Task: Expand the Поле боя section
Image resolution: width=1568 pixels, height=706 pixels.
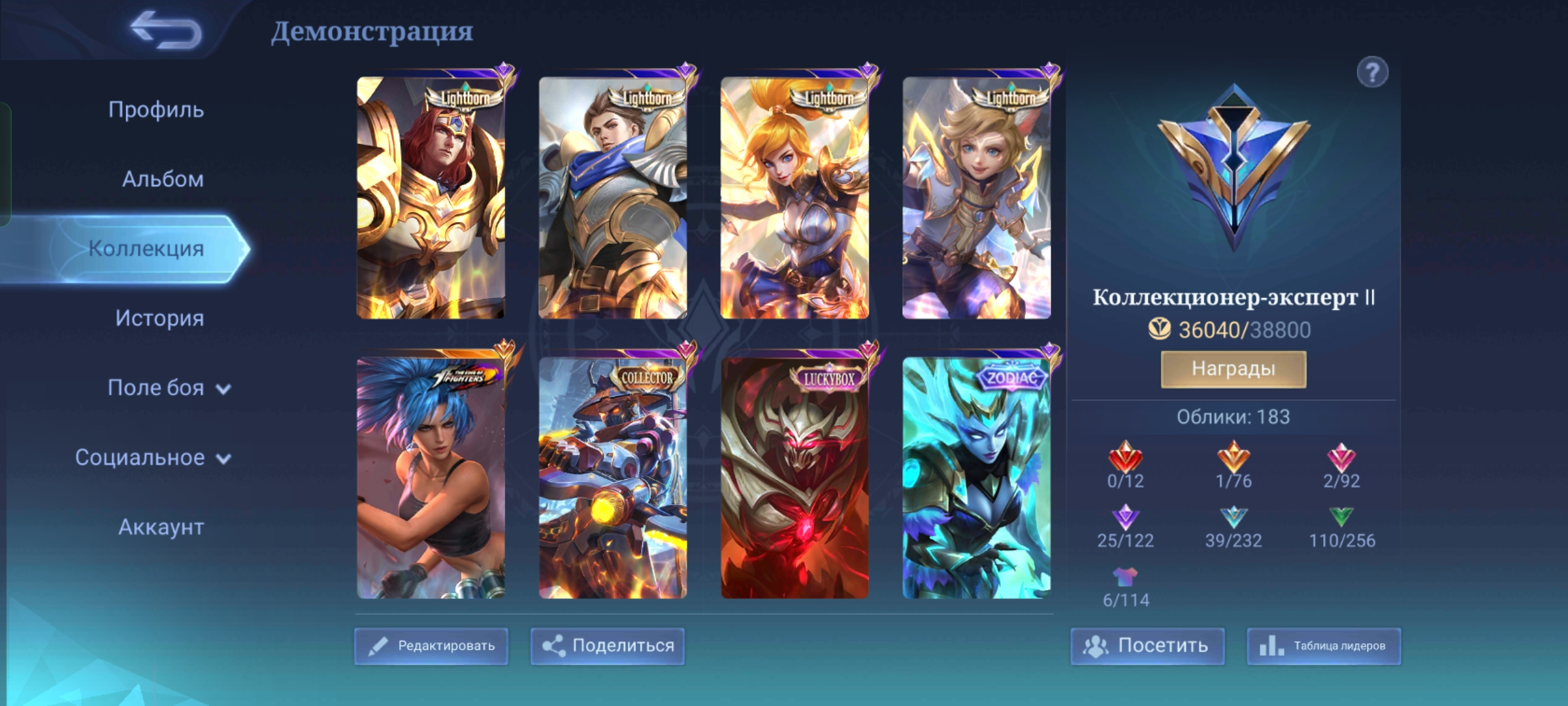Action: pos(169,388)
